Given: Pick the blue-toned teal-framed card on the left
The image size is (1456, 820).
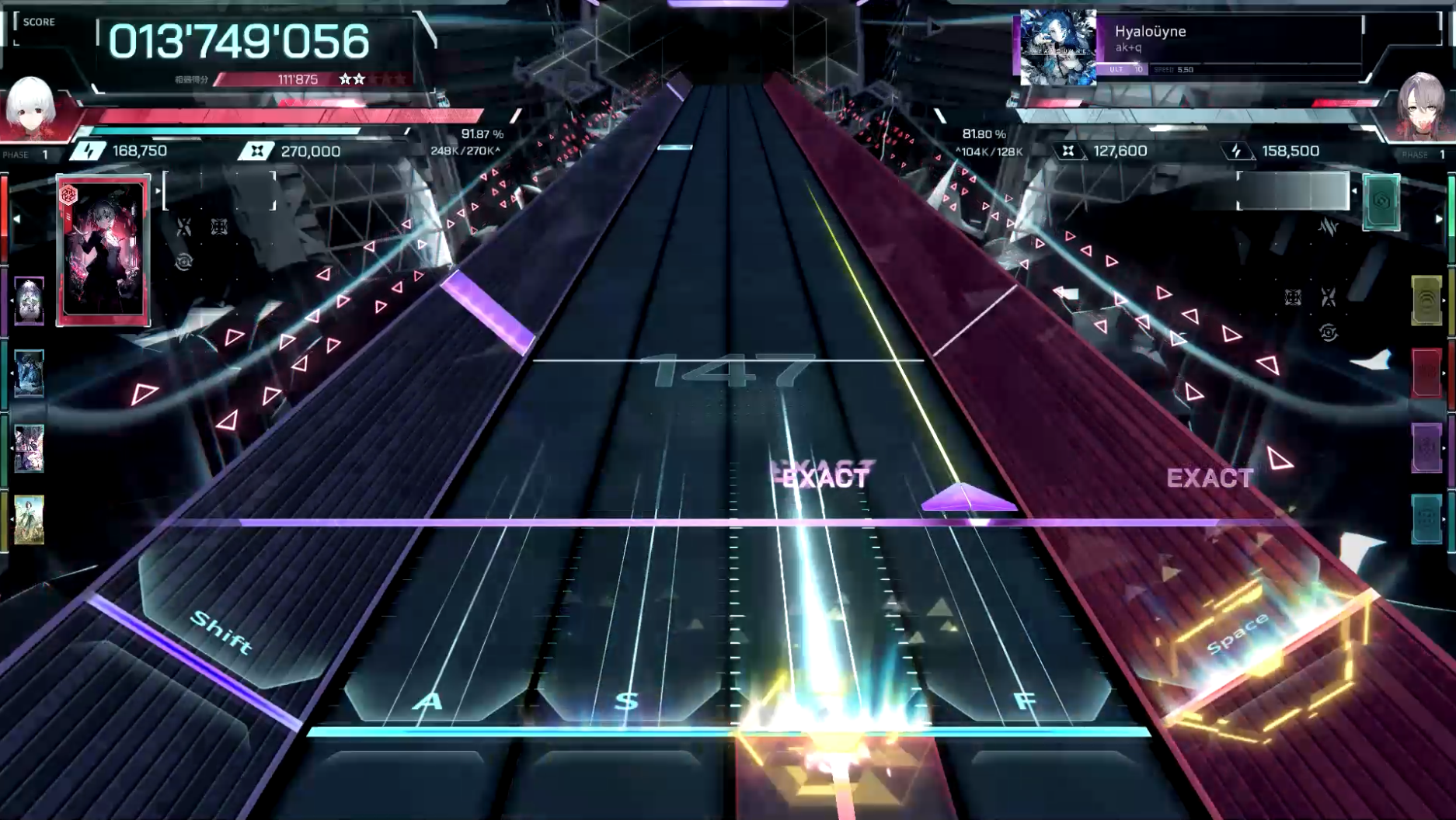Looking at the screenshot, I should coord(30,374).
